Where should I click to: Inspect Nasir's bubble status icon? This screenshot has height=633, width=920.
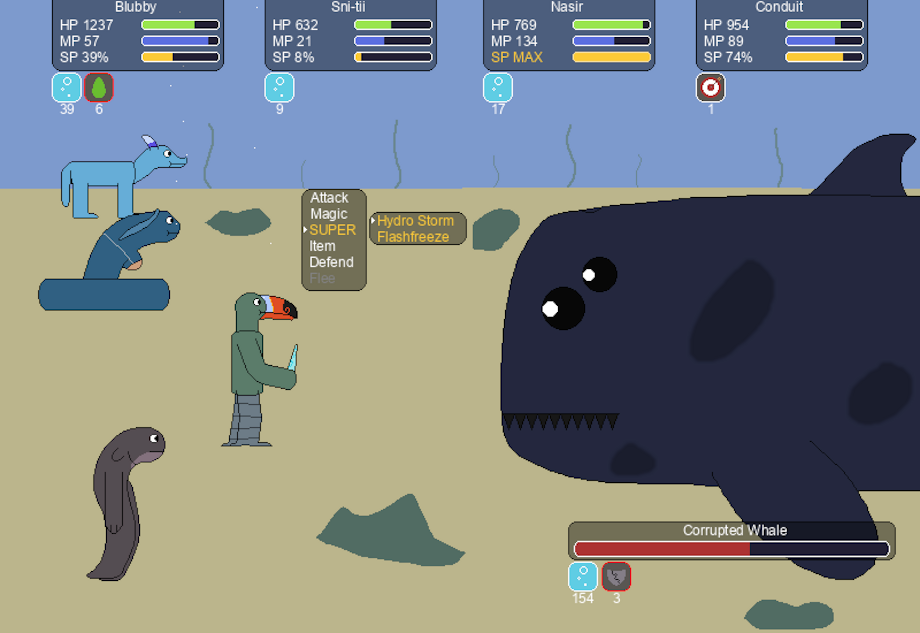click(x=498, y=88)
